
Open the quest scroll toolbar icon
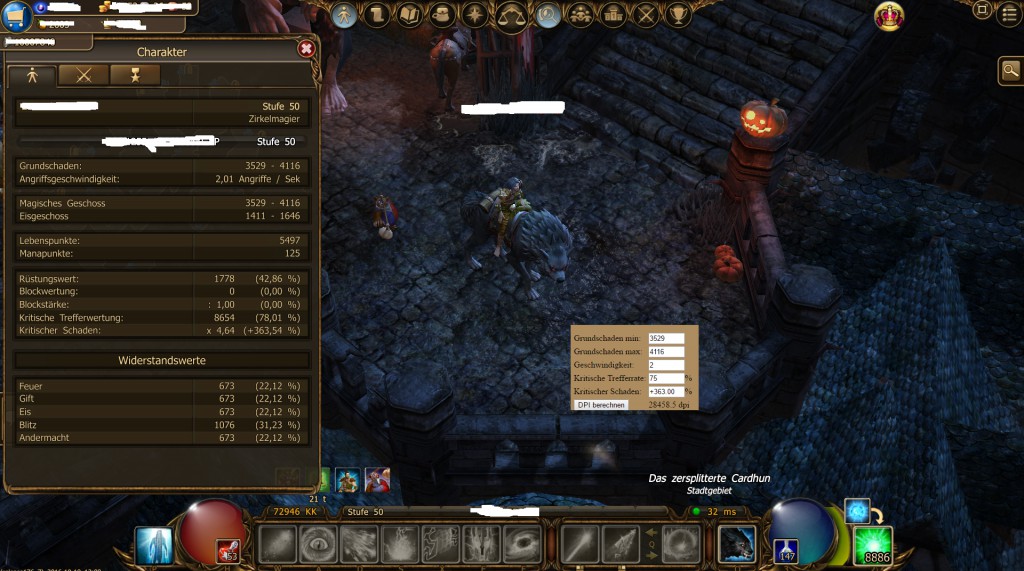[x=377, y=15]
